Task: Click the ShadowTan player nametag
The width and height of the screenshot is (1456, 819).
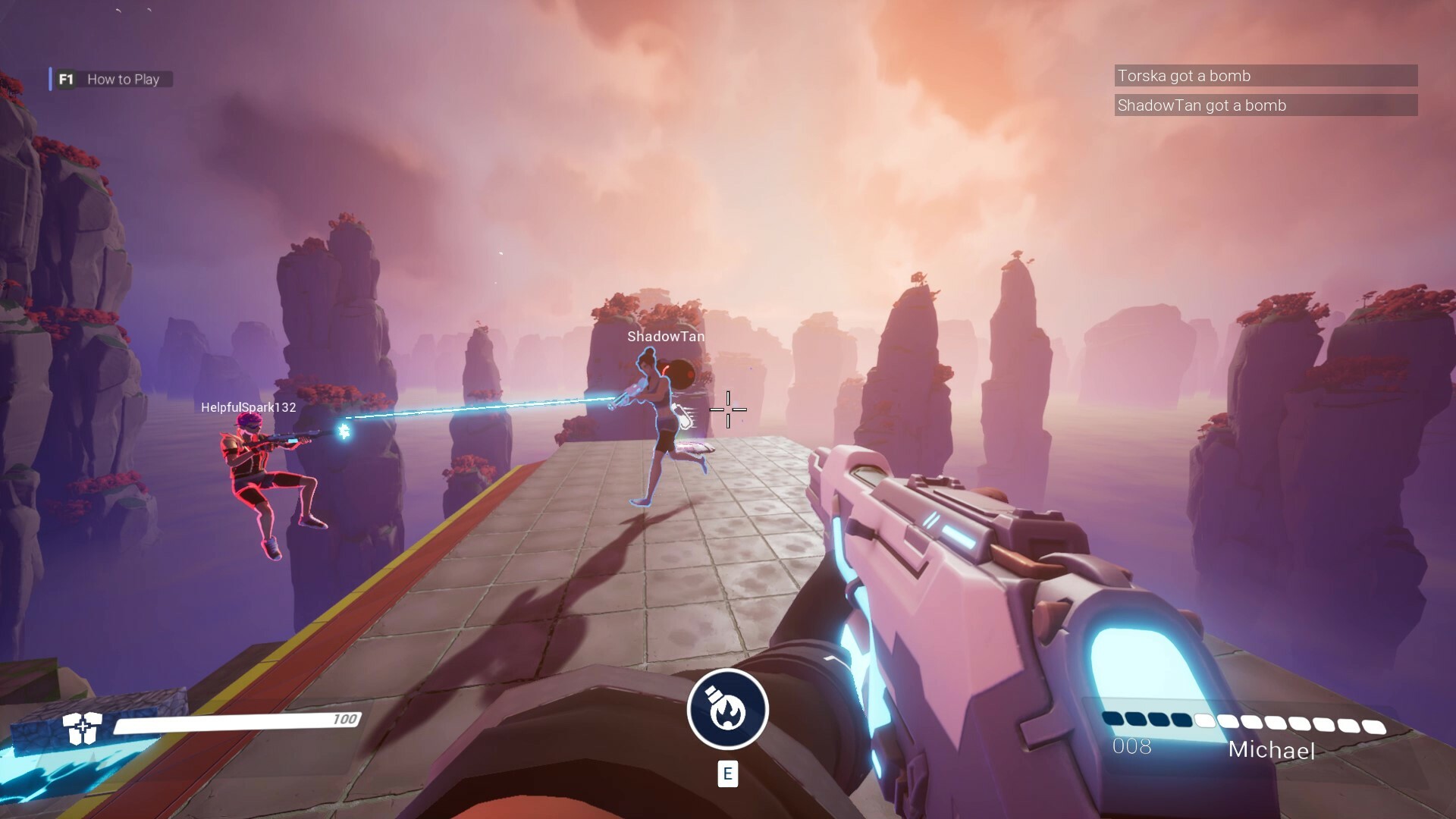Action: (665, 334)
